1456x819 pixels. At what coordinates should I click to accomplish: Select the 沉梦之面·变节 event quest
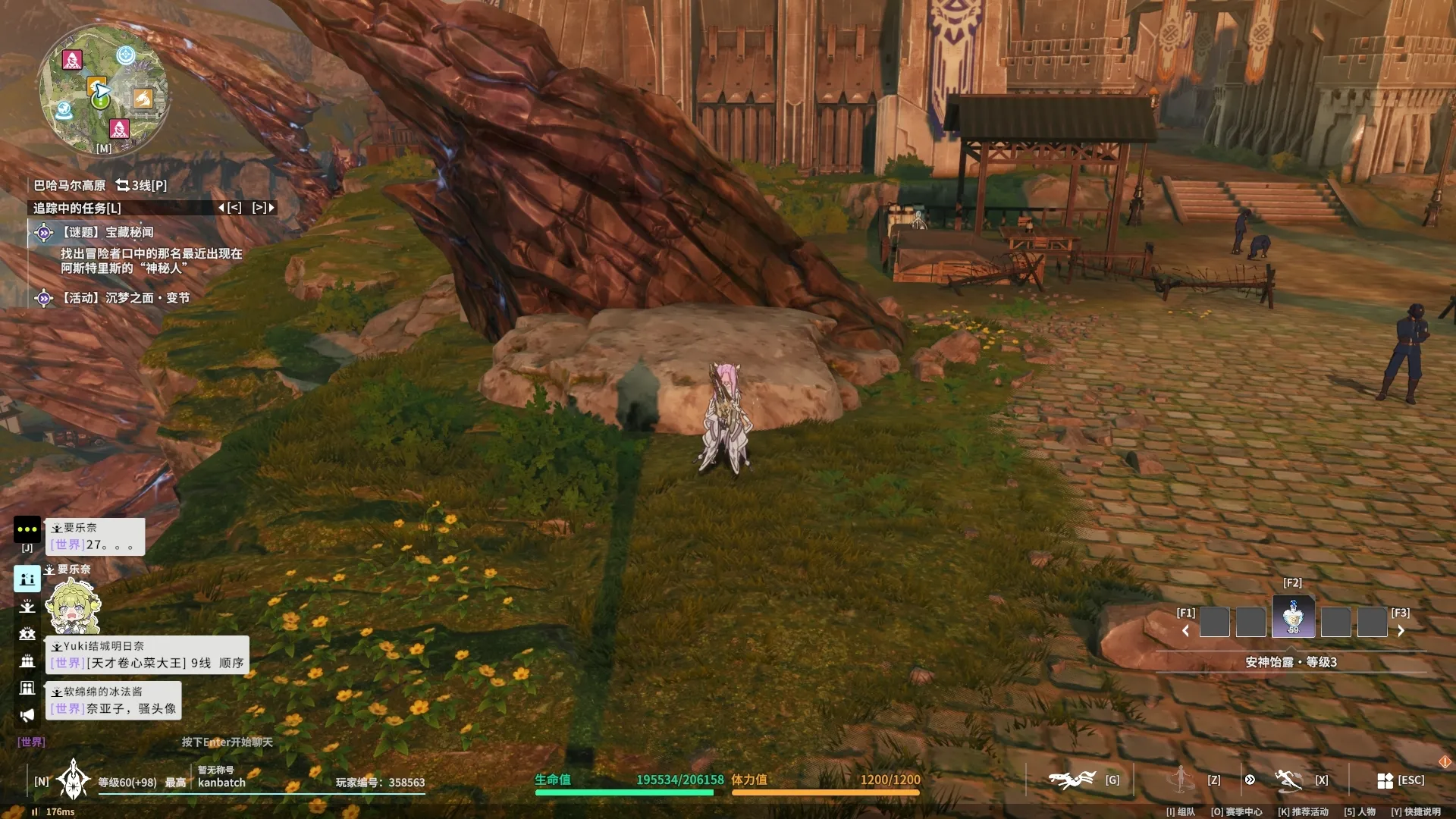pos(125,298)
